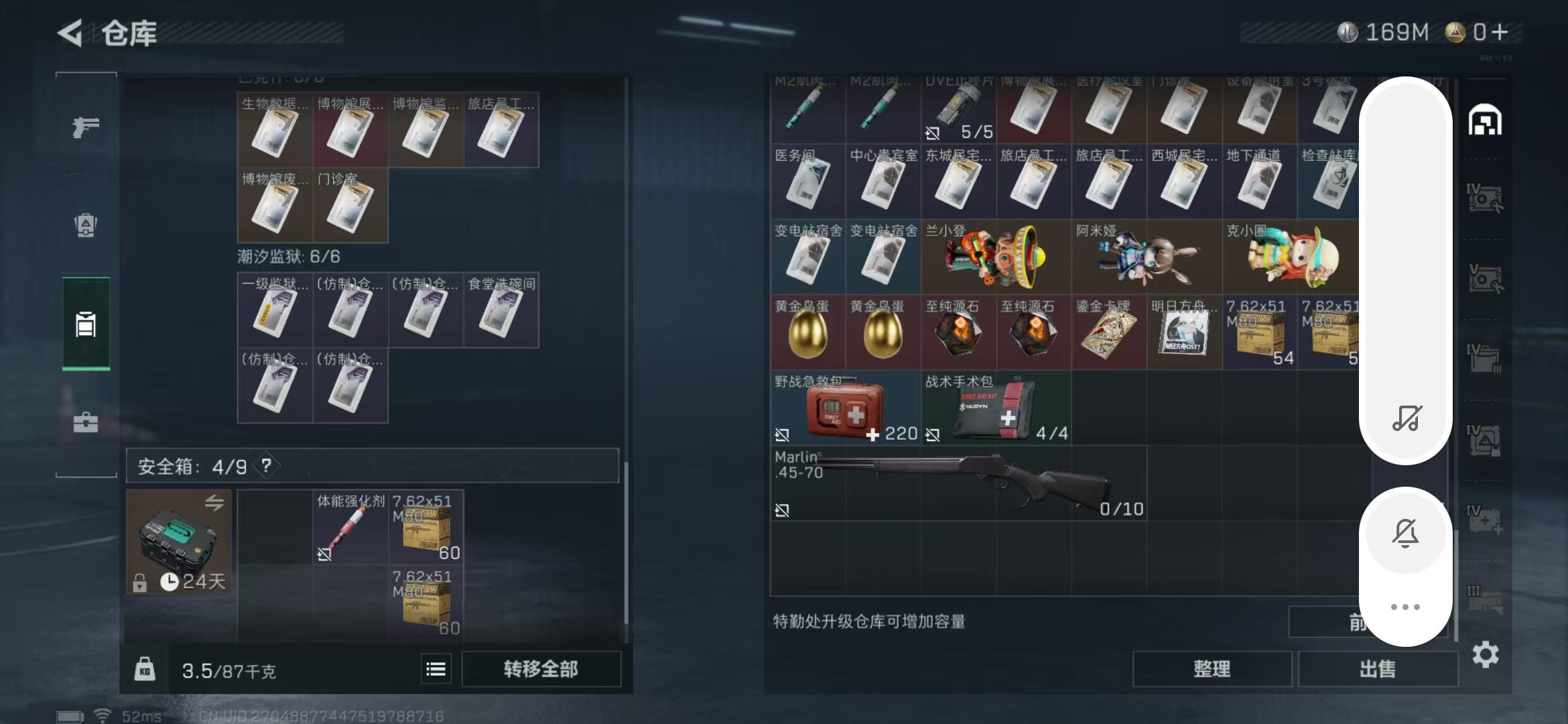Open the list view selector near the weight bar
Image resolution: width=1568 pixels, height=724 pixels.
(436, 668)
